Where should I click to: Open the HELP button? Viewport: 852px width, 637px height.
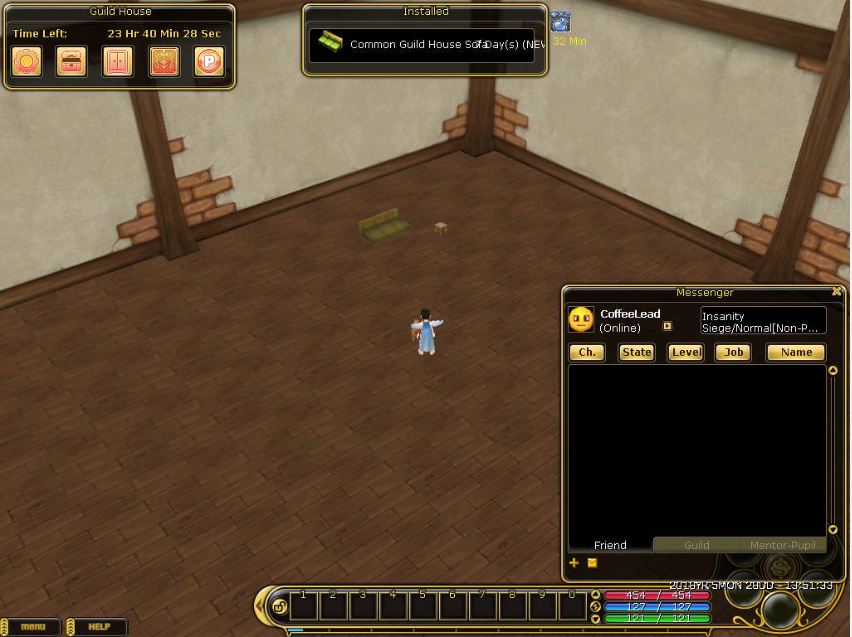[98, 627]
